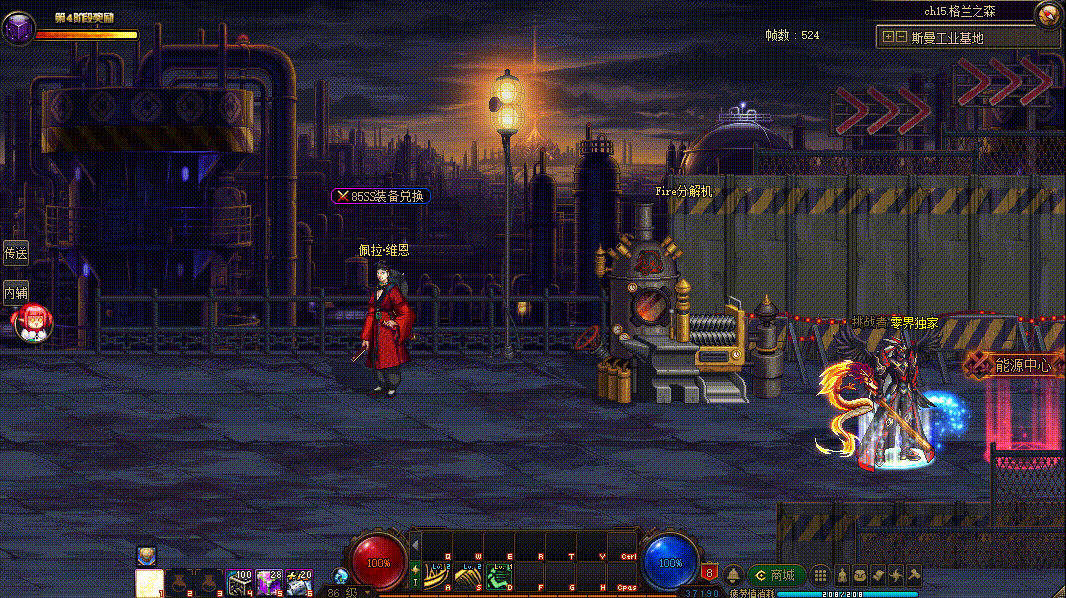The height and width of the screenshot is (598, 1066).
Task: Open the 内辅 side button
Action: (x=15, y=292)
